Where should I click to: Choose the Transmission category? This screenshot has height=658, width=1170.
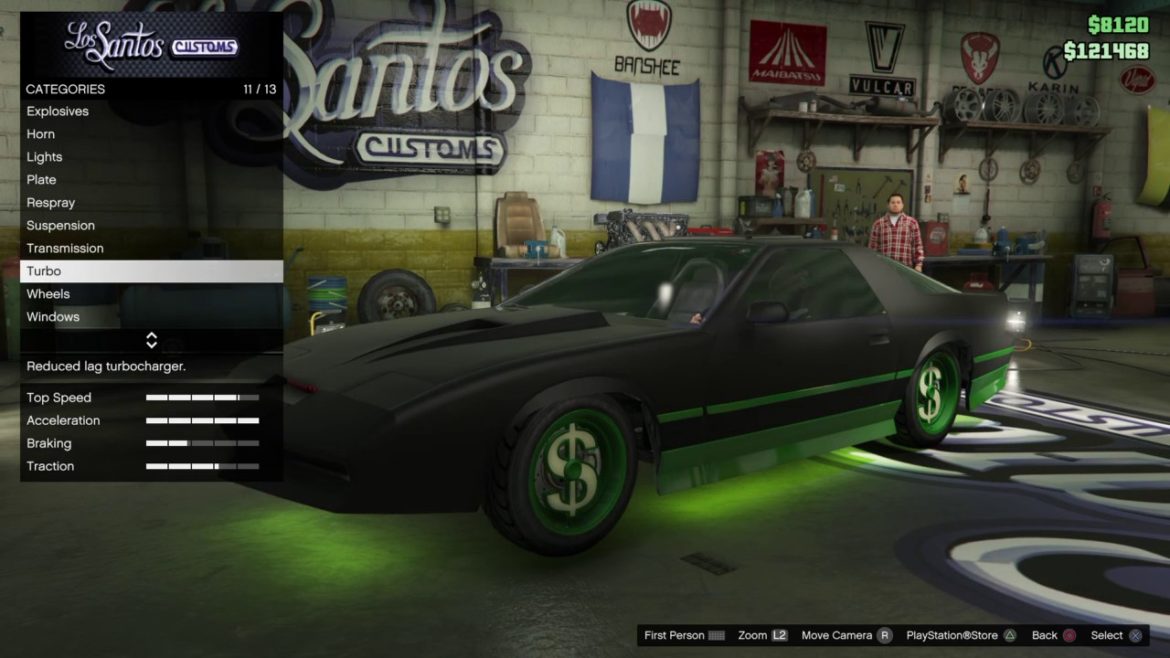pyautogui.click(x=65, y=249)
